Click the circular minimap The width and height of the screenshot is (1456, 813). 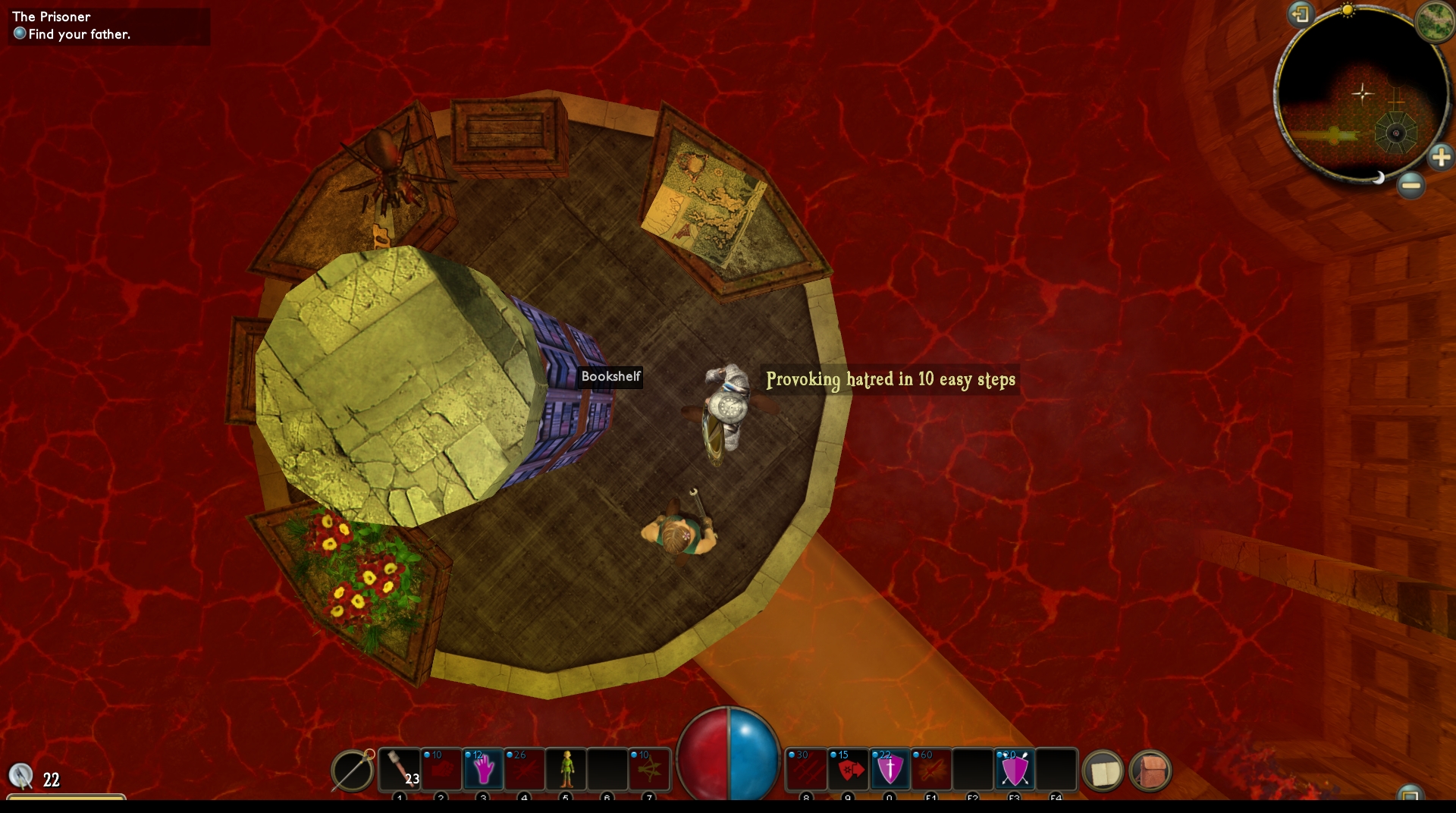(1362, 95)
